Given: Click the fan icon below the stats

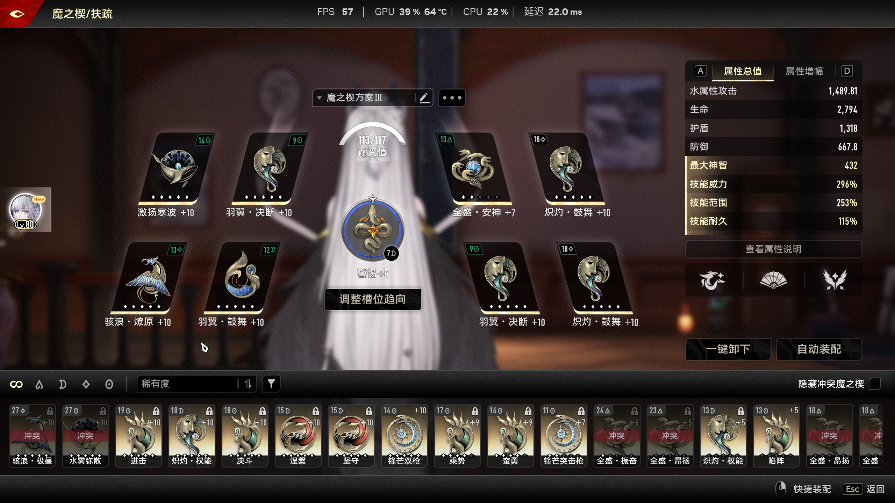Looking at the screenshot, I should click(773, 281).
